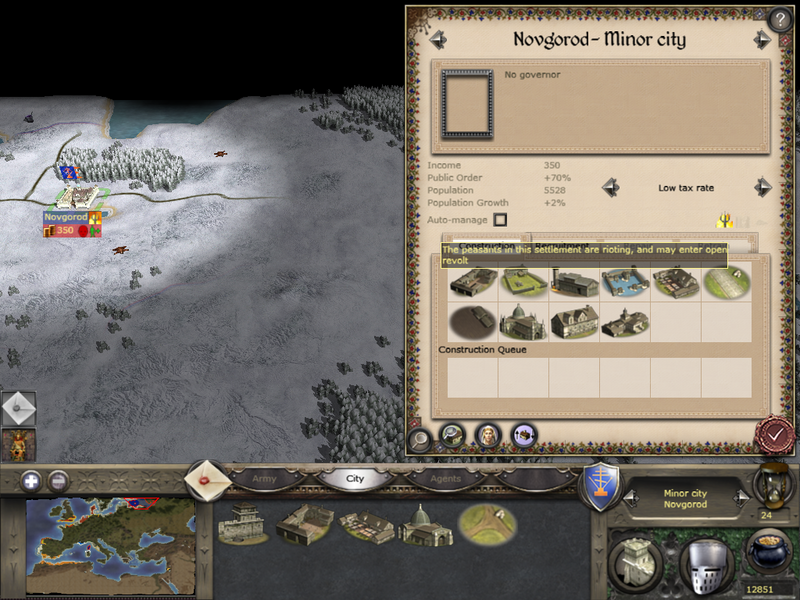Go to next settlement in scroll header

(x=762, y=40)
